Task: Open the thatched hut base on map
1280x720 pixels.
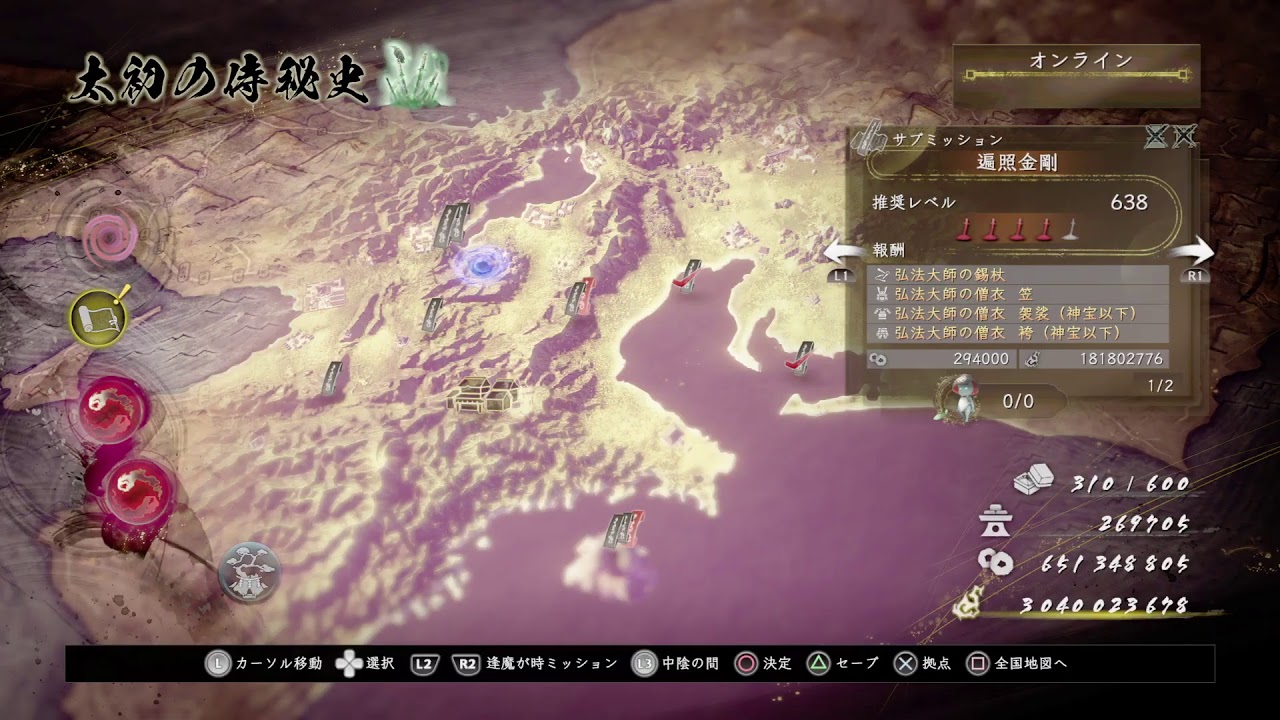Action: (x=483, y=395)
